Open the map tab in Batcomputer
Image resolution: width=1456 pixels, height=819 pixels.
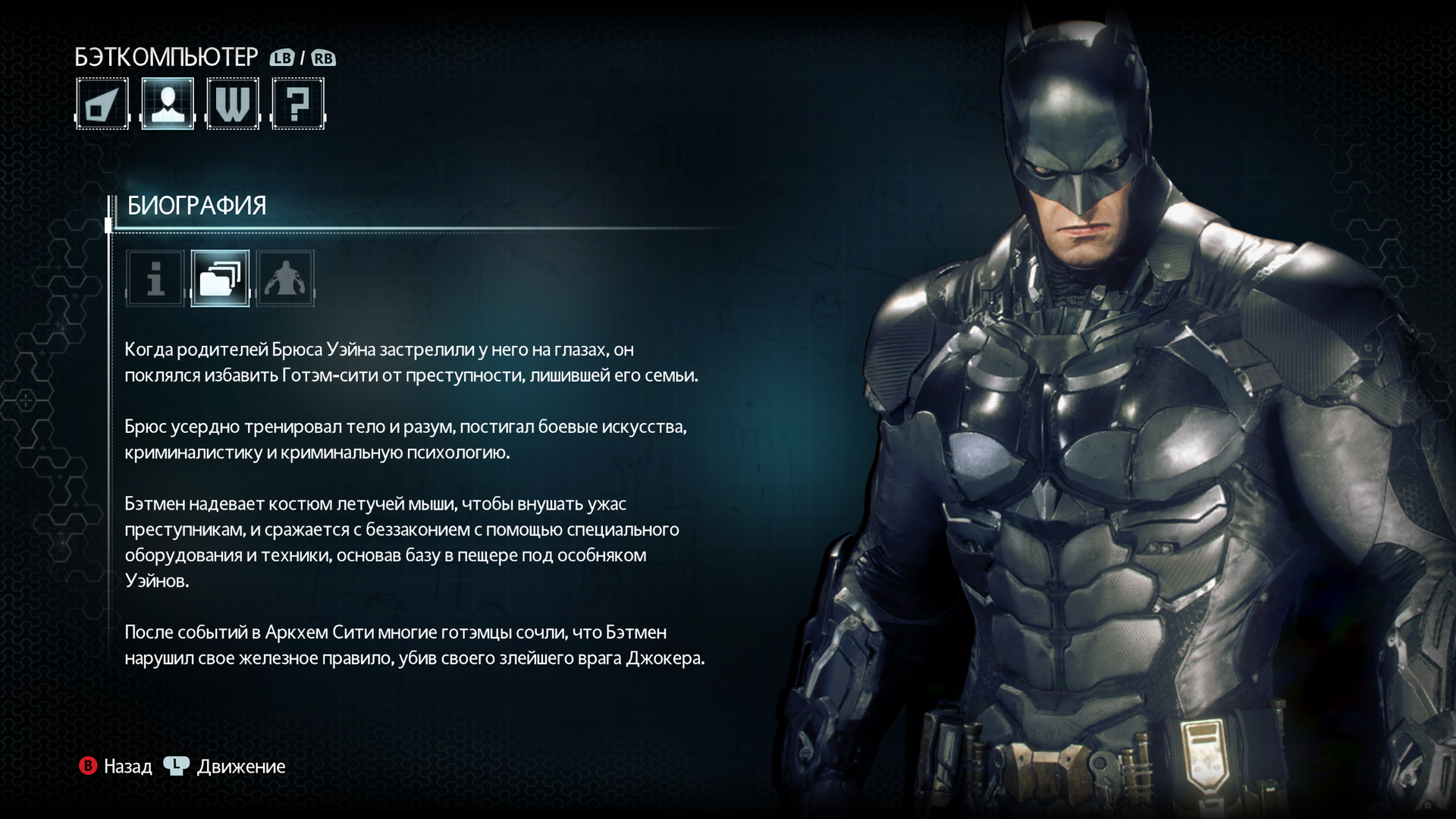pos(102,104)
